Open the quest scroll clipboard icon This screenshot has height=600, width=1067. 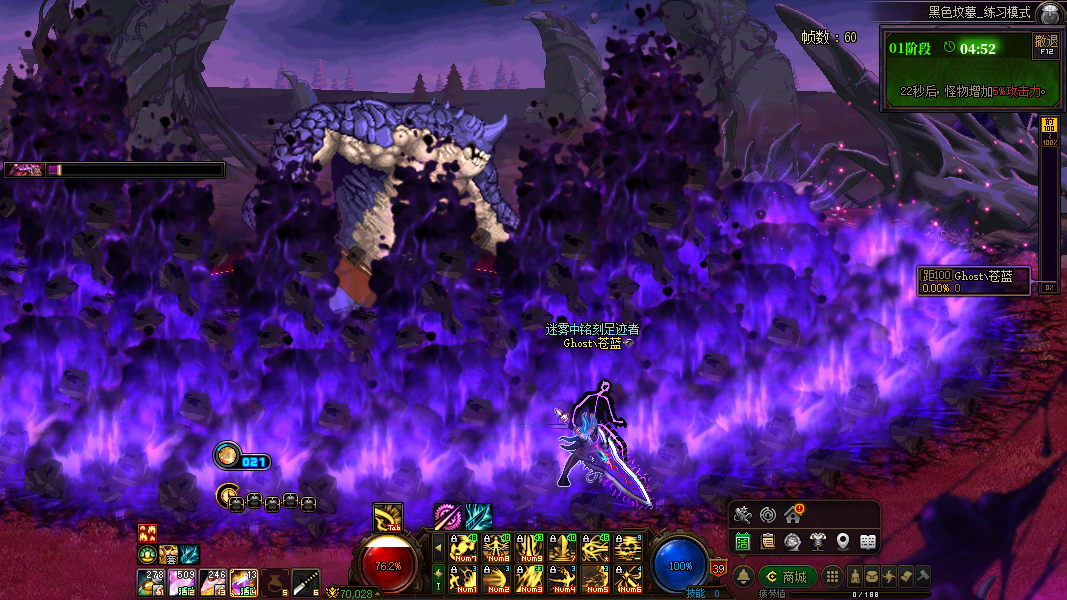click(767, 541)
